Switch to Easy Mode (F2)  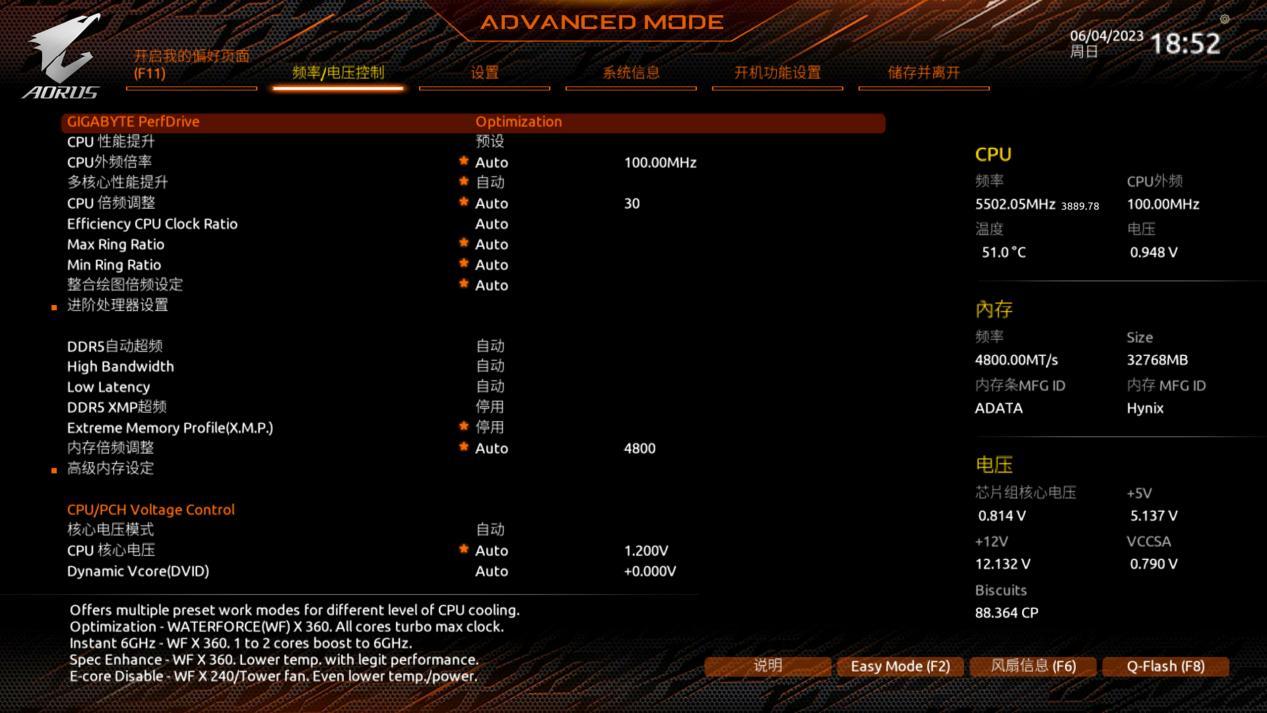point(900,666)
